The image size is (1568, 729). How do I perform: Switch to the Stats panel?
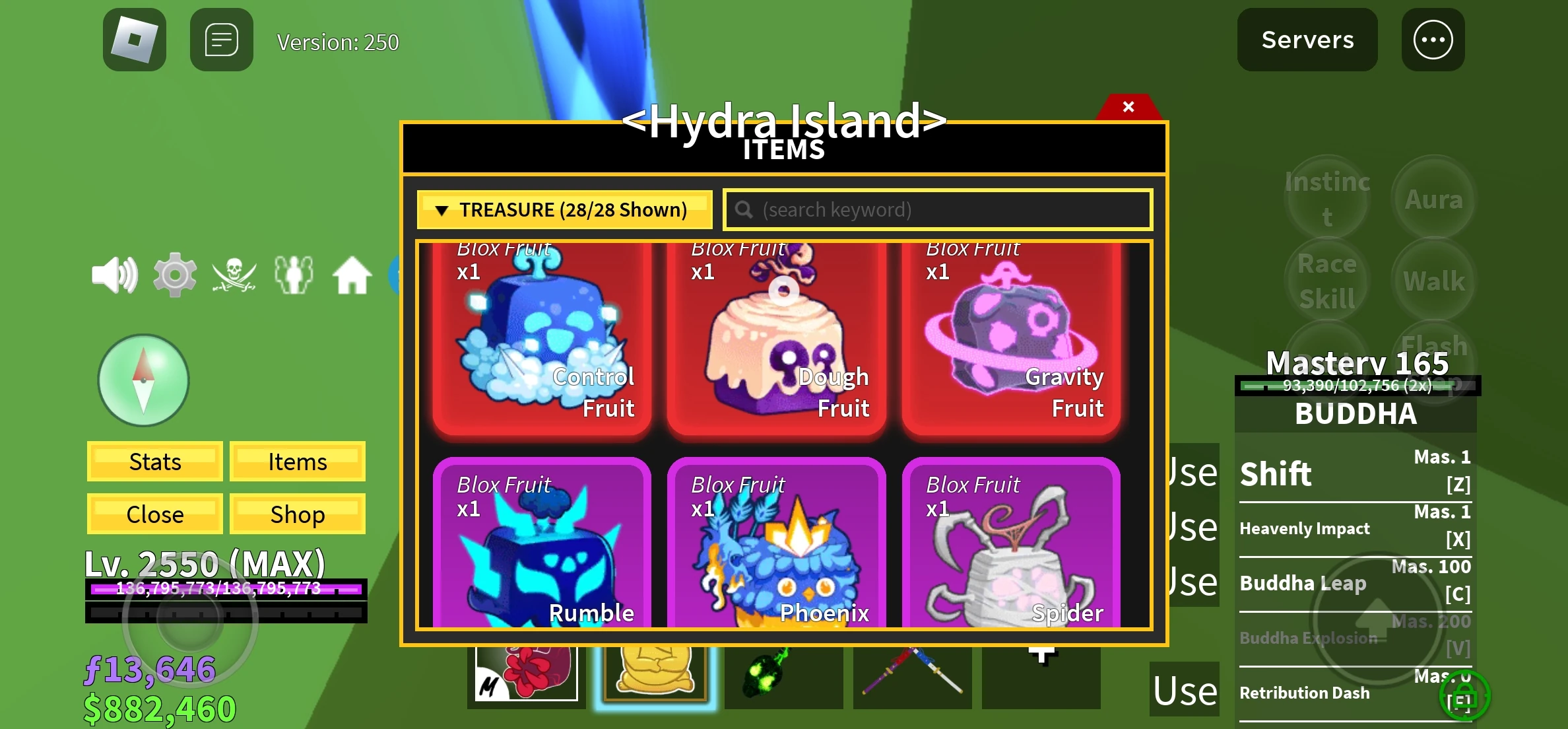coord(154,462)
